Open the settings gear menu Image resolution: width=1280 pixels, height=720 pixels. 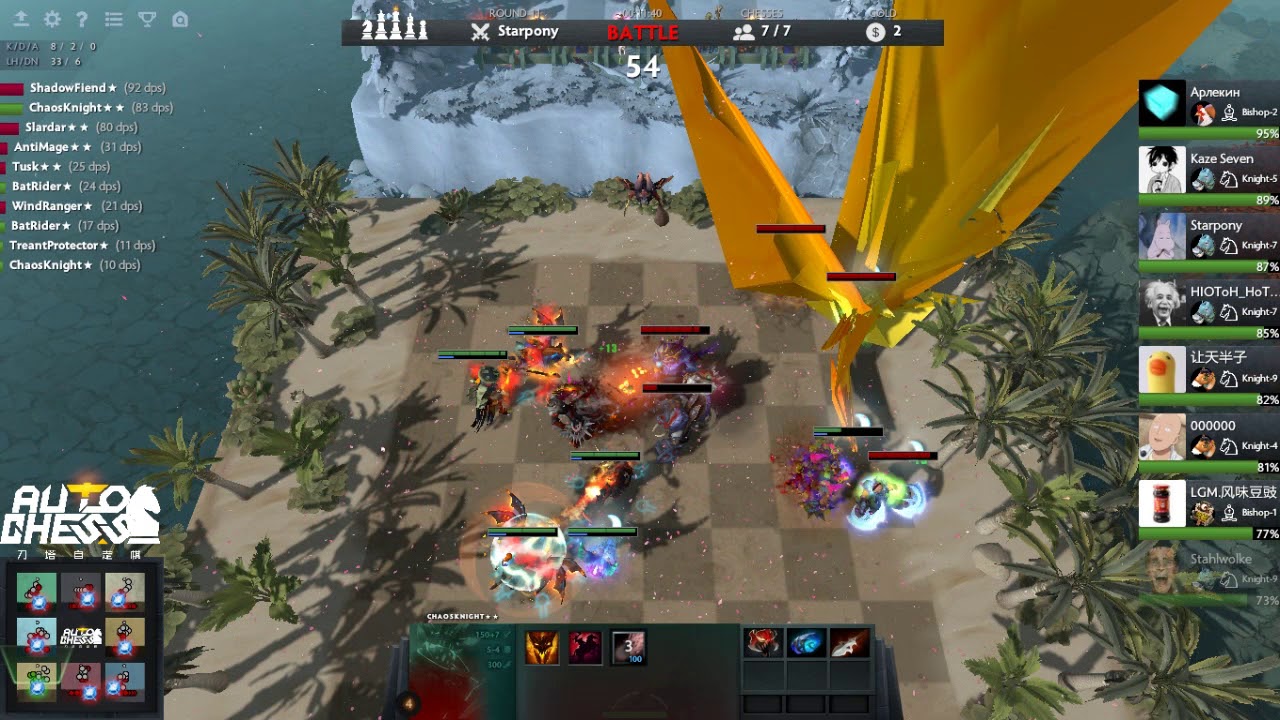(52, 19)
